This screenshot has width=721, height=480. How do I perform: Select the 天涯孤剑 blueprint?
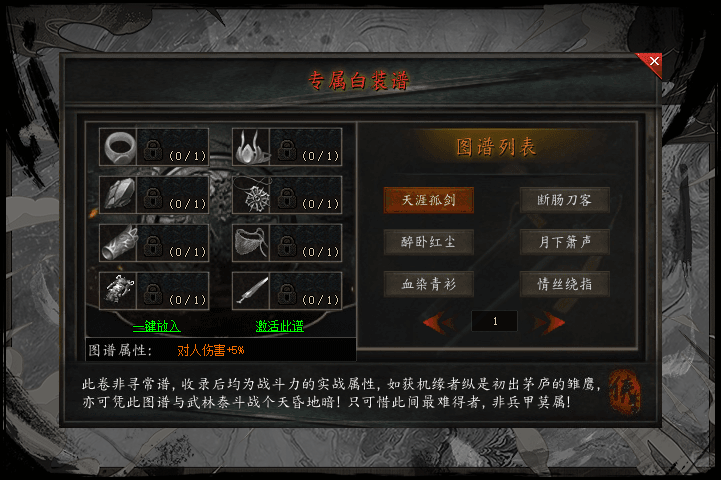pyautogui.click(x=428, y=199)
